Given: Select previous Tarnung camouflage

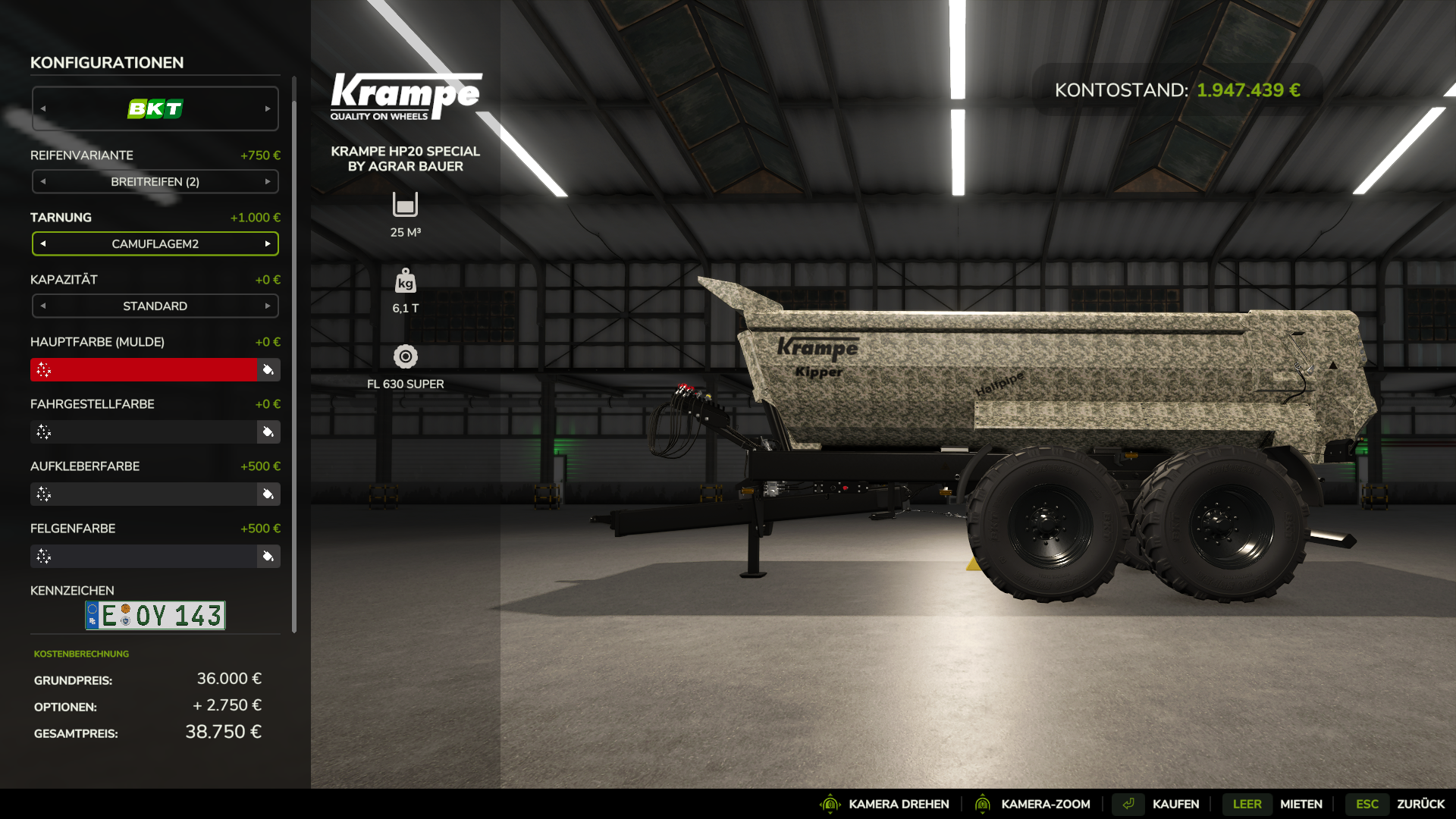Looking at the screenshot, I should coord(43,244).
